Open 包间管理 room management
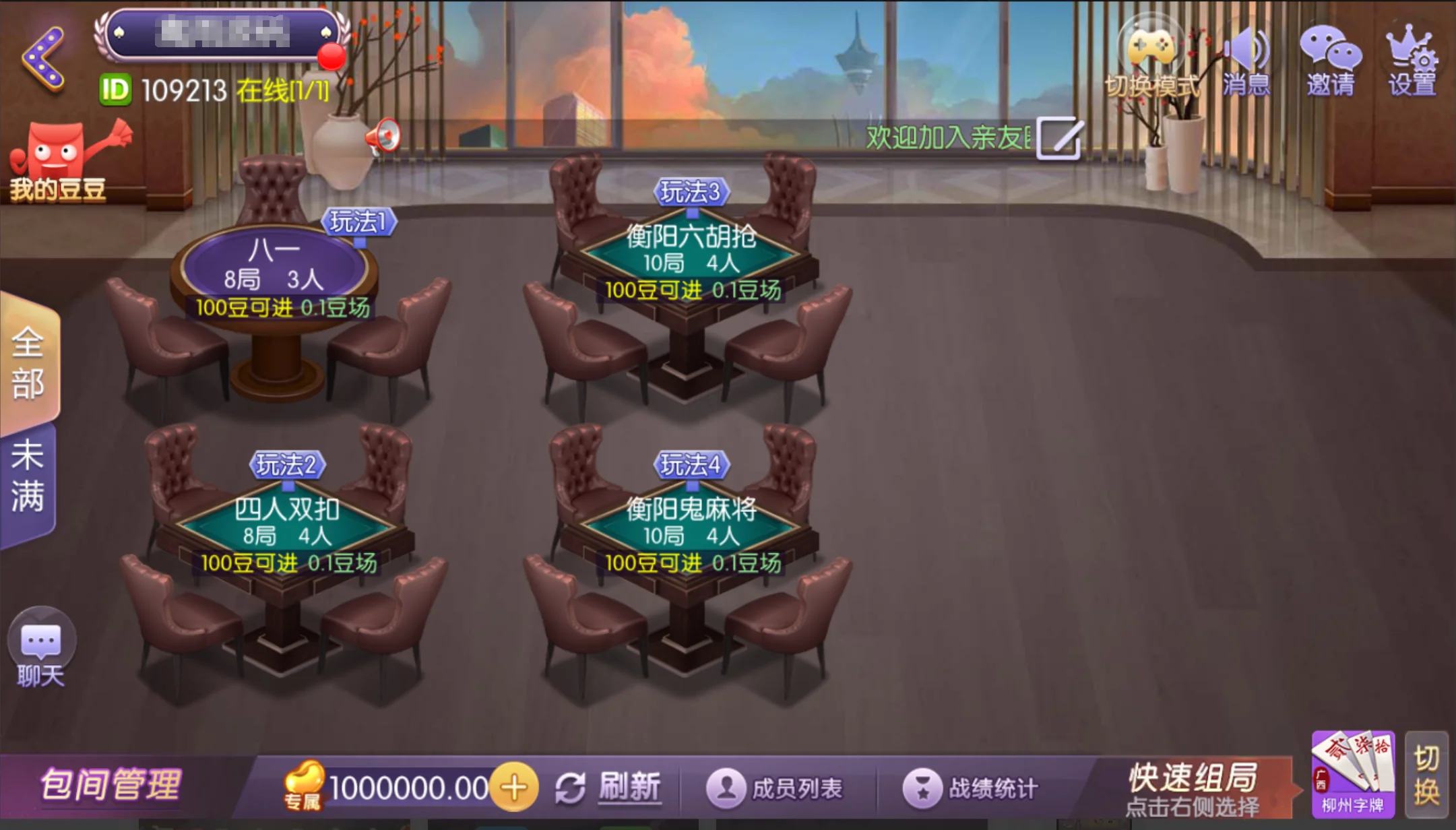This screenshot has width=1456, height=830. (x=111, y=786)
